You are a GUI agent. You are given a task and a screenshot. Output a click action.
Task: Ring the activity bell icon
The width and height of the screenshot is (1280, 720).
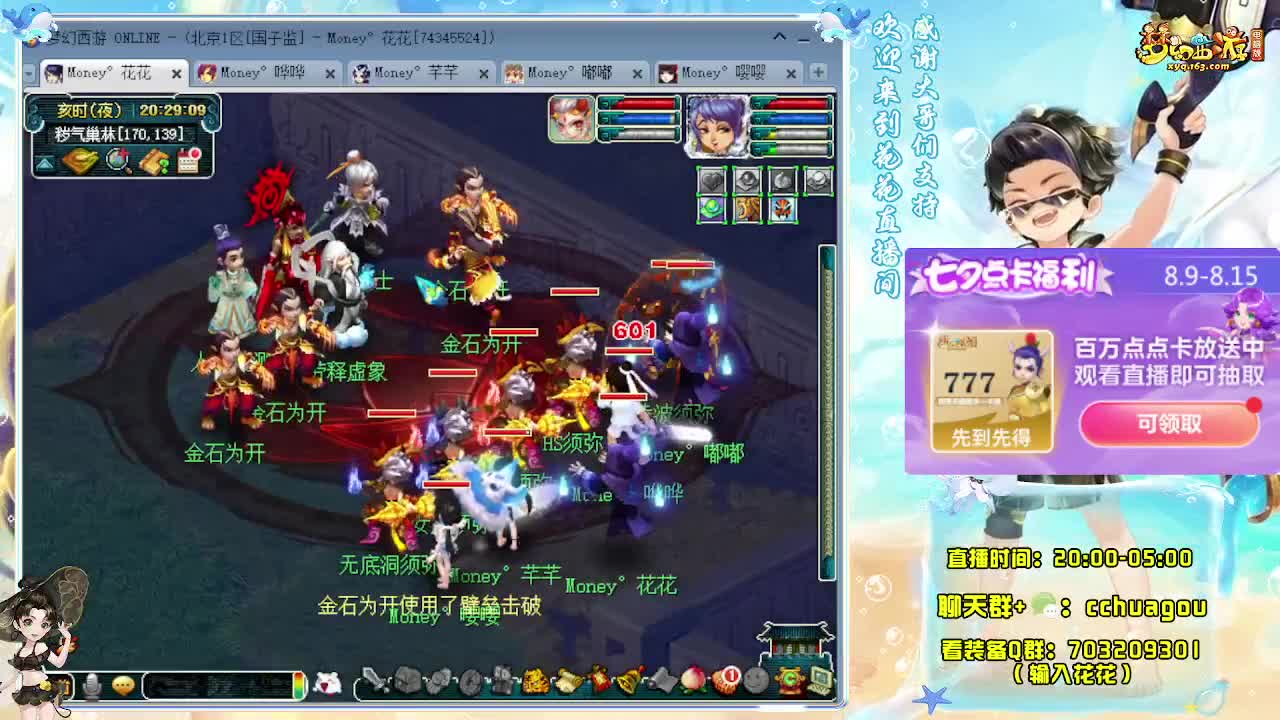click(629, 678)
